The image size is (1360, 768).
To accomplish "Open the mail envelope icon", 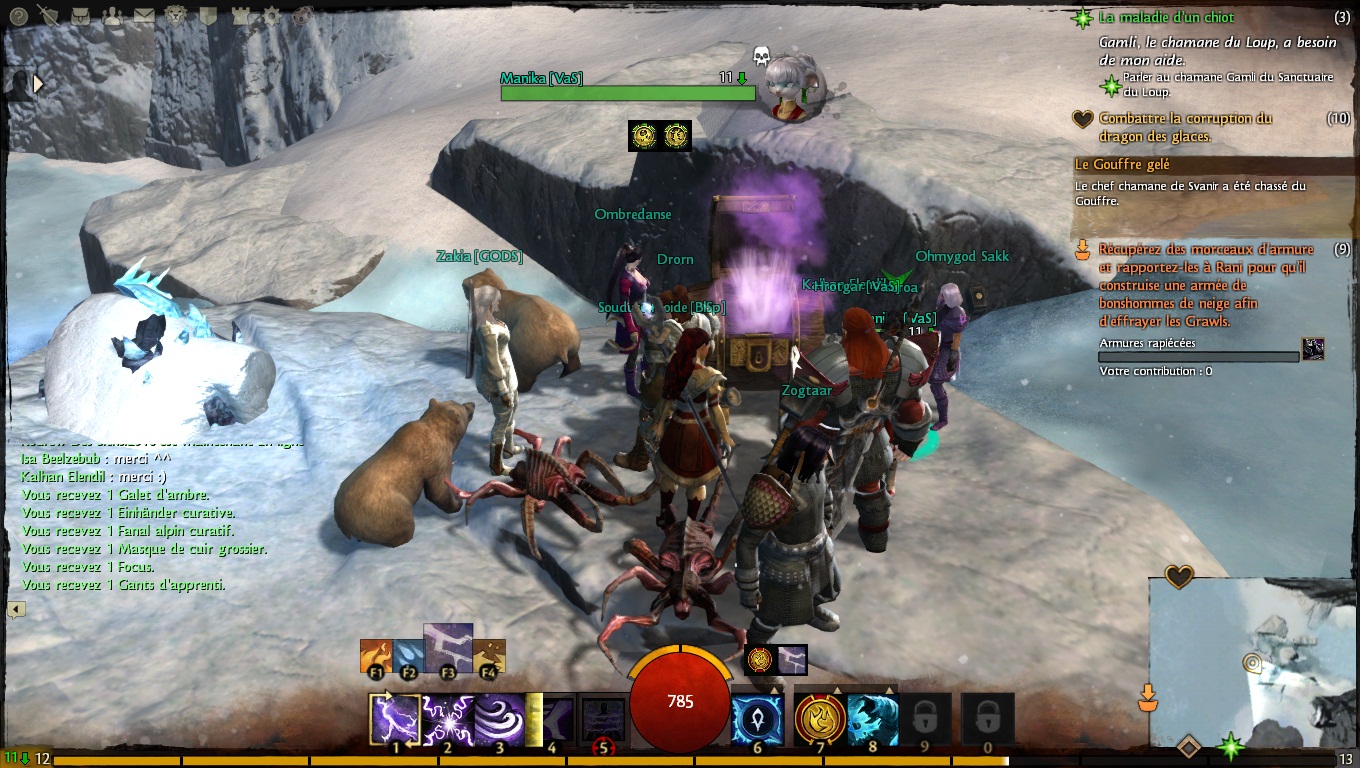I will (x=144, y=16).
